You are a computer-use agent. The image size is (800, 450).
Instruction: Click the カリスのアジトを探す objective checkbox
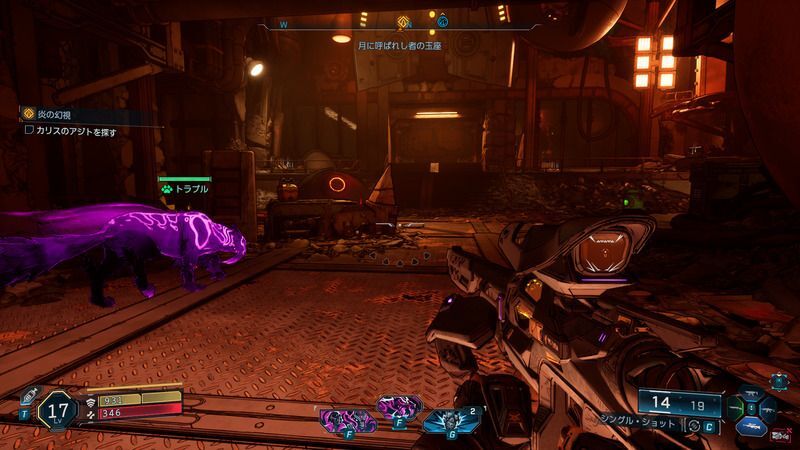coord(30,130)
